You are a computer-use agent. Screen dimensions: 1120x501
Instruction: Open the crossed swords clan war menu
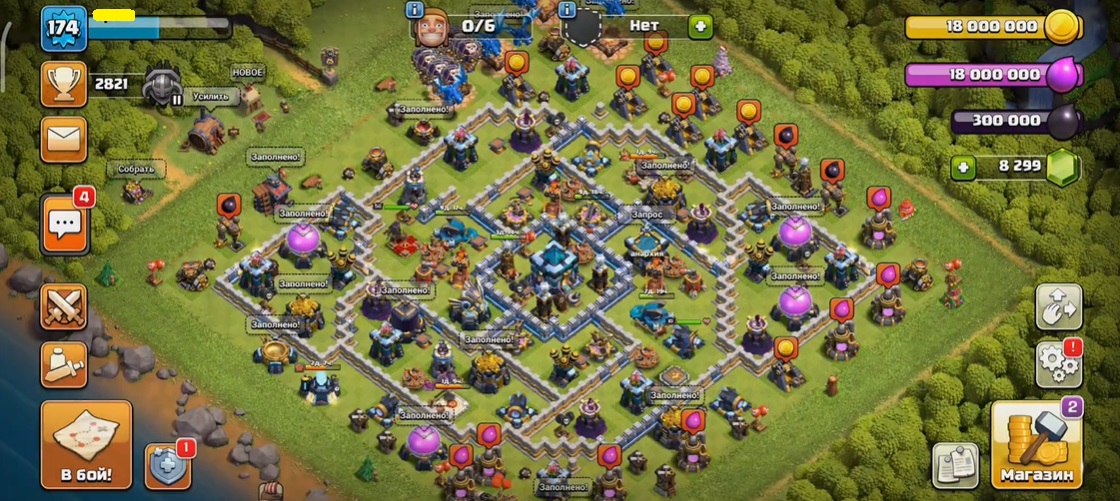63,307
